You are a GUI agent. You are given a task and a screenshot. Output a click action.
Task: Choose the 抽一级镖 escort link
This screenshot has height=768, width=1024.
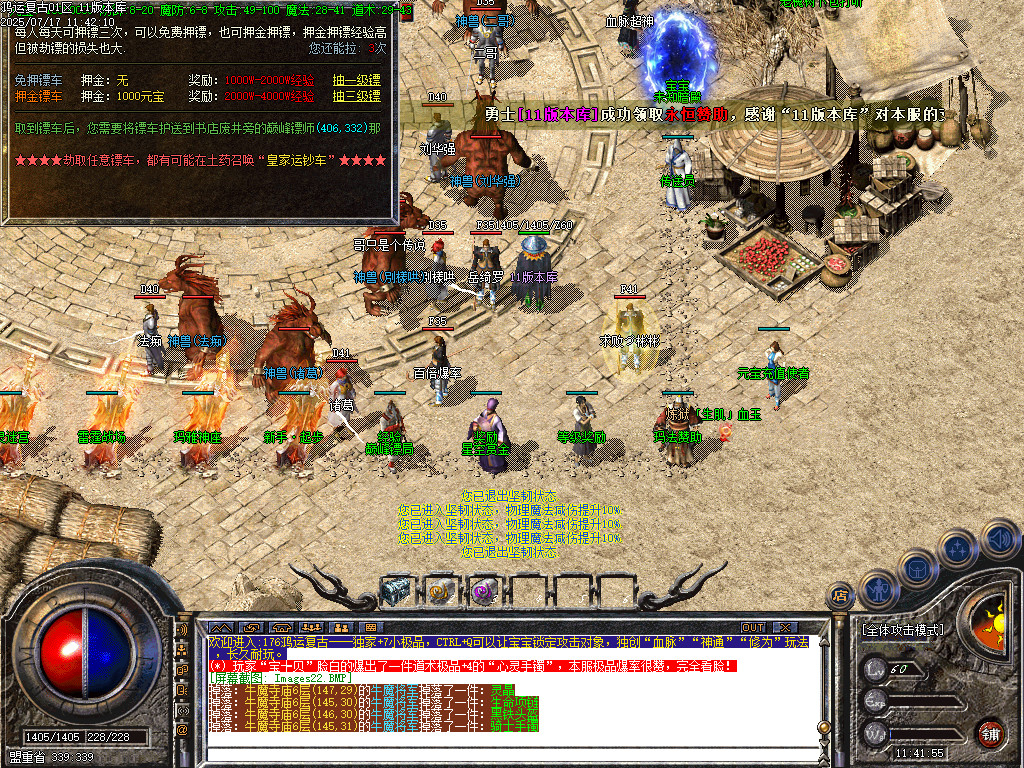pyautogui.click(x=356, y=80)
